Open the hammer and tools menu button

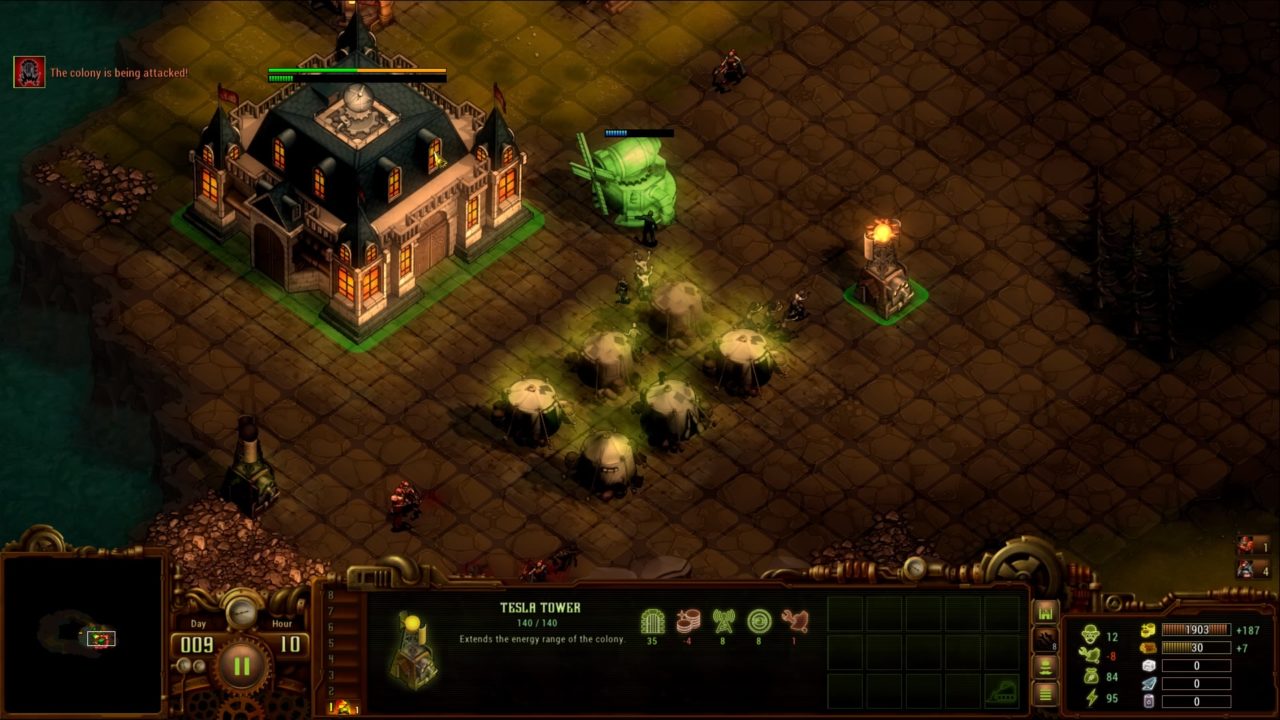point(1045,640)
